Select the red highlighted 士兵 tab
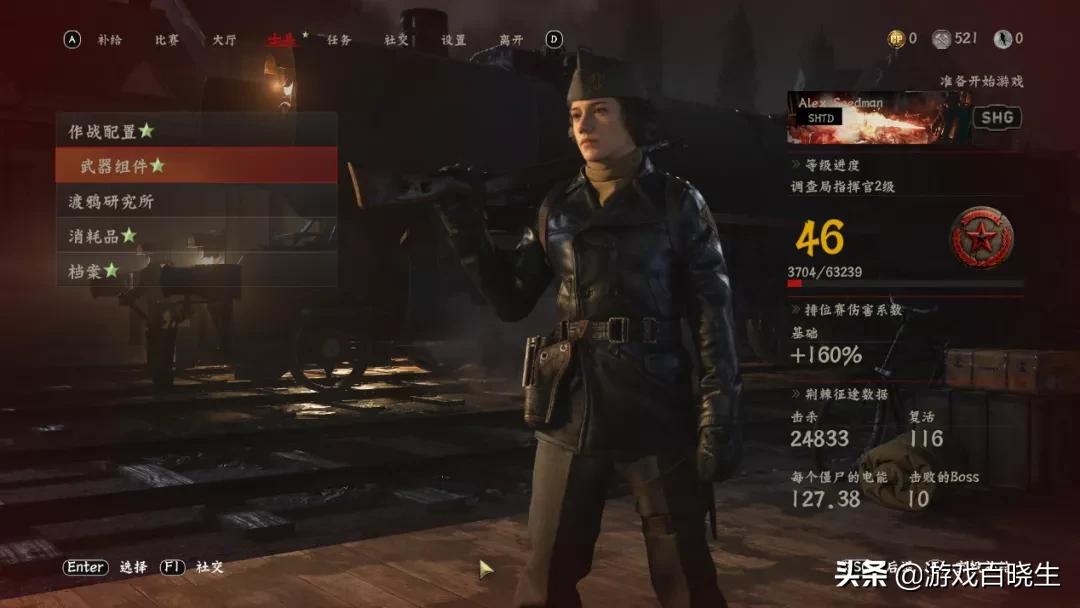 282,40
